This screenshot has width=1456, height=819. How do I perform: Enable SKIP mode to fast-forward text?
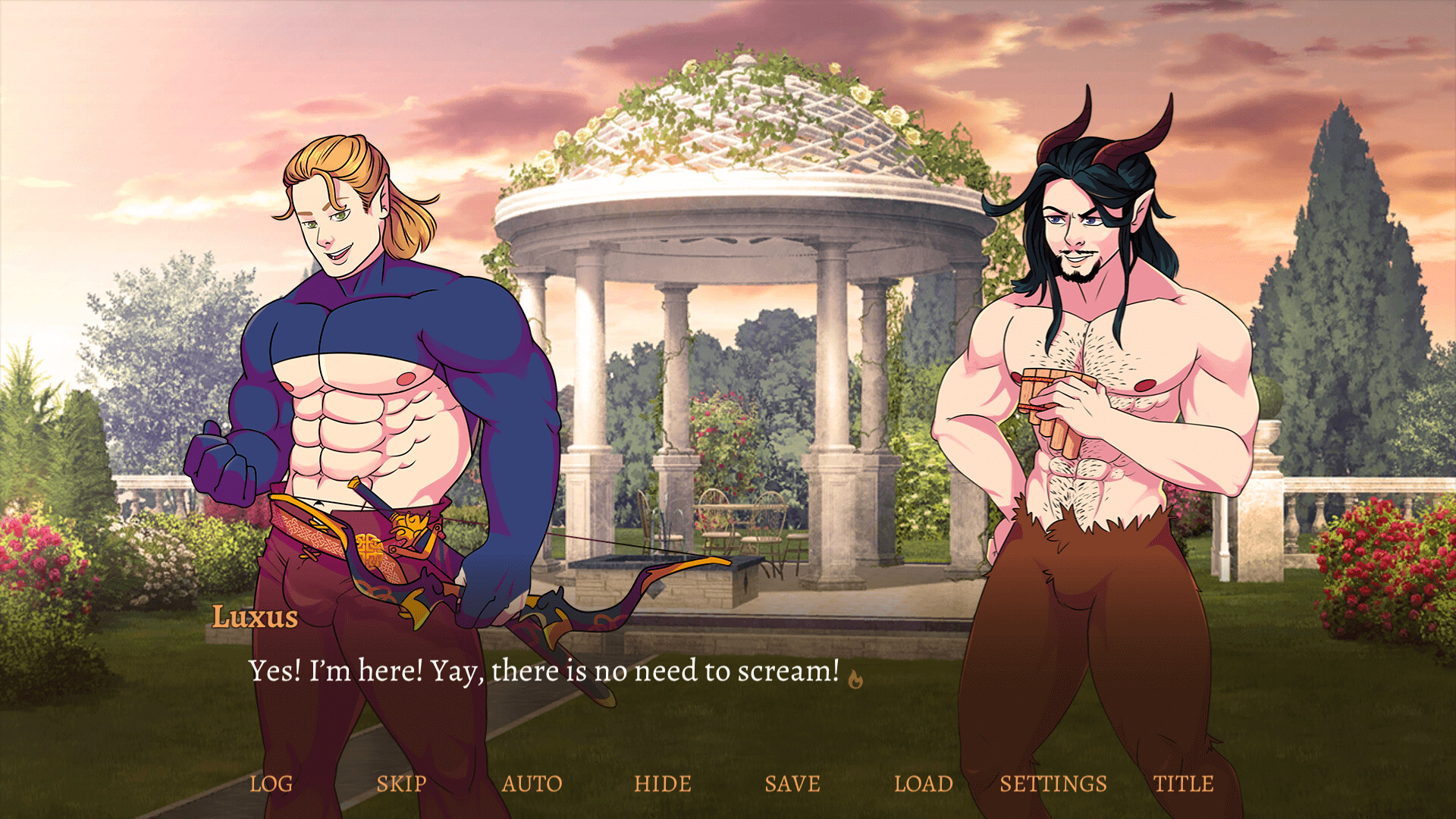(x=403, y=783)
